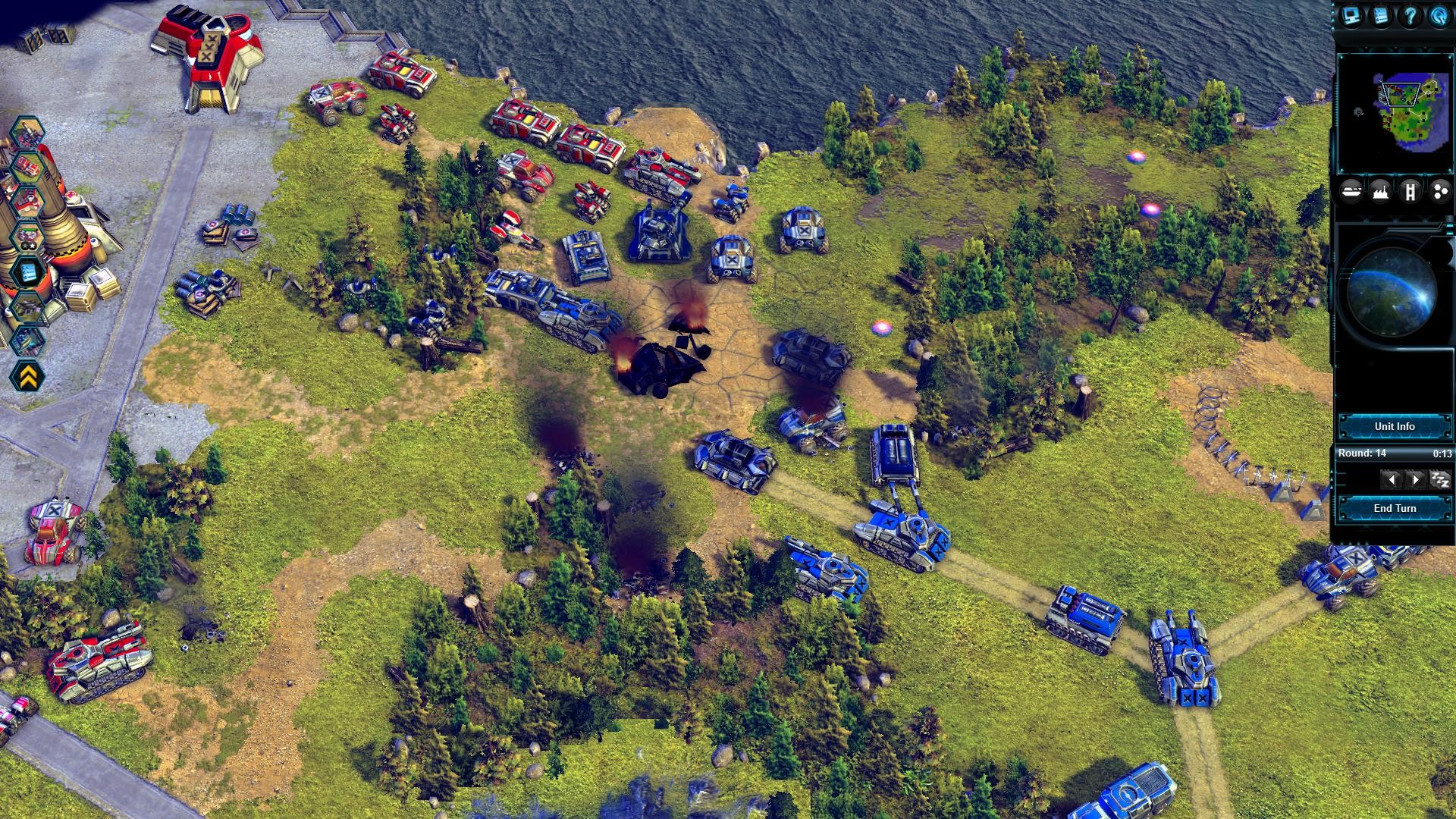Select the ship filter below the minimap
The width and height of the screenshot is (1456, 819).
coord(1353,190)
